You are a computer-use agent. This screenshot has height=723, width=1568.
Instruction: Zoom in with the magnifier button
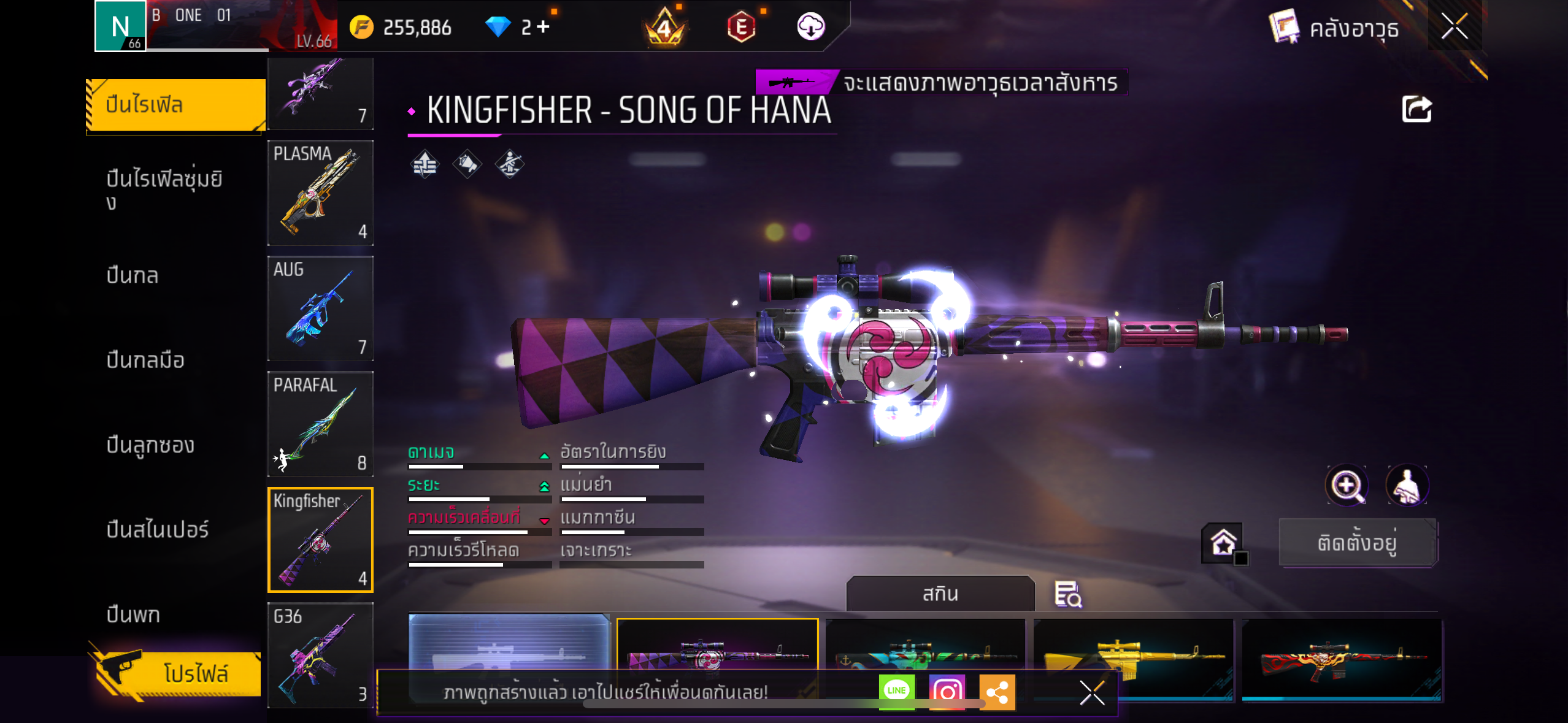[x=1347, y=486]
